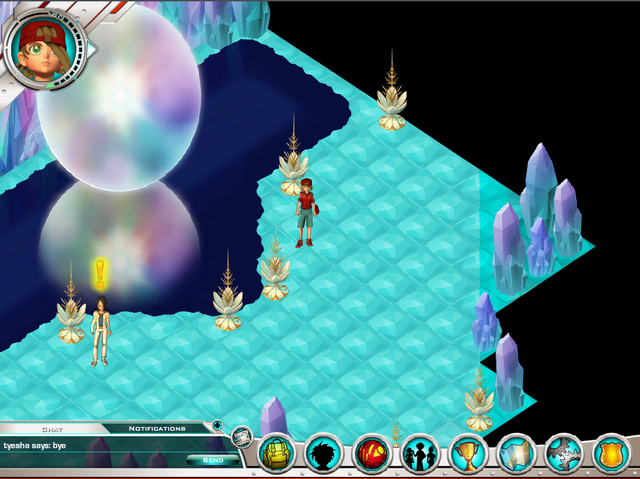This screenshot has height=479, width=640.
Task: Click the small newspaper icon beside chat
Action: click(x=240, y=436)
